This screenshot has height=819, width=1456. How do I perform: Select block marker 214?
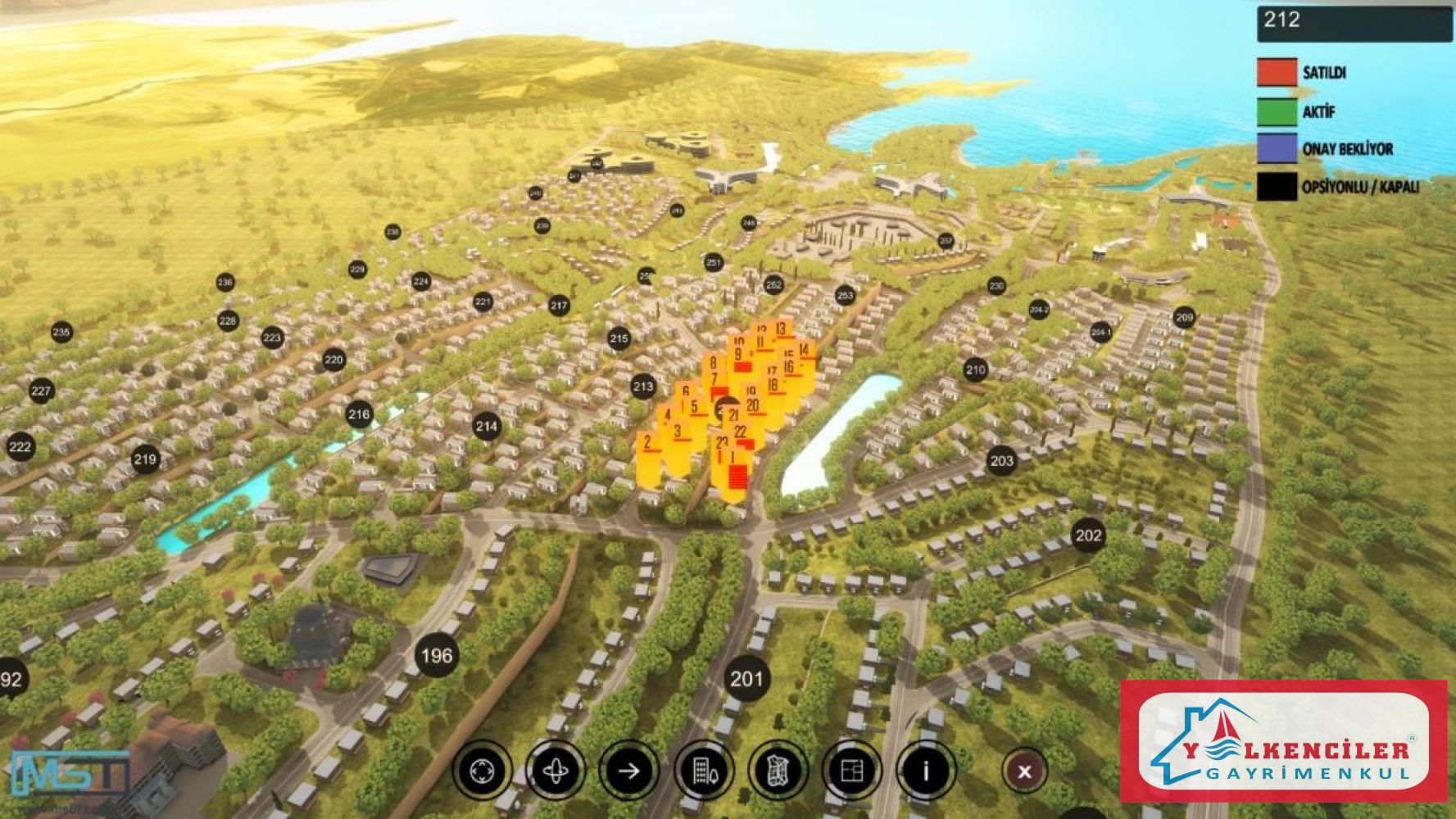487,426
